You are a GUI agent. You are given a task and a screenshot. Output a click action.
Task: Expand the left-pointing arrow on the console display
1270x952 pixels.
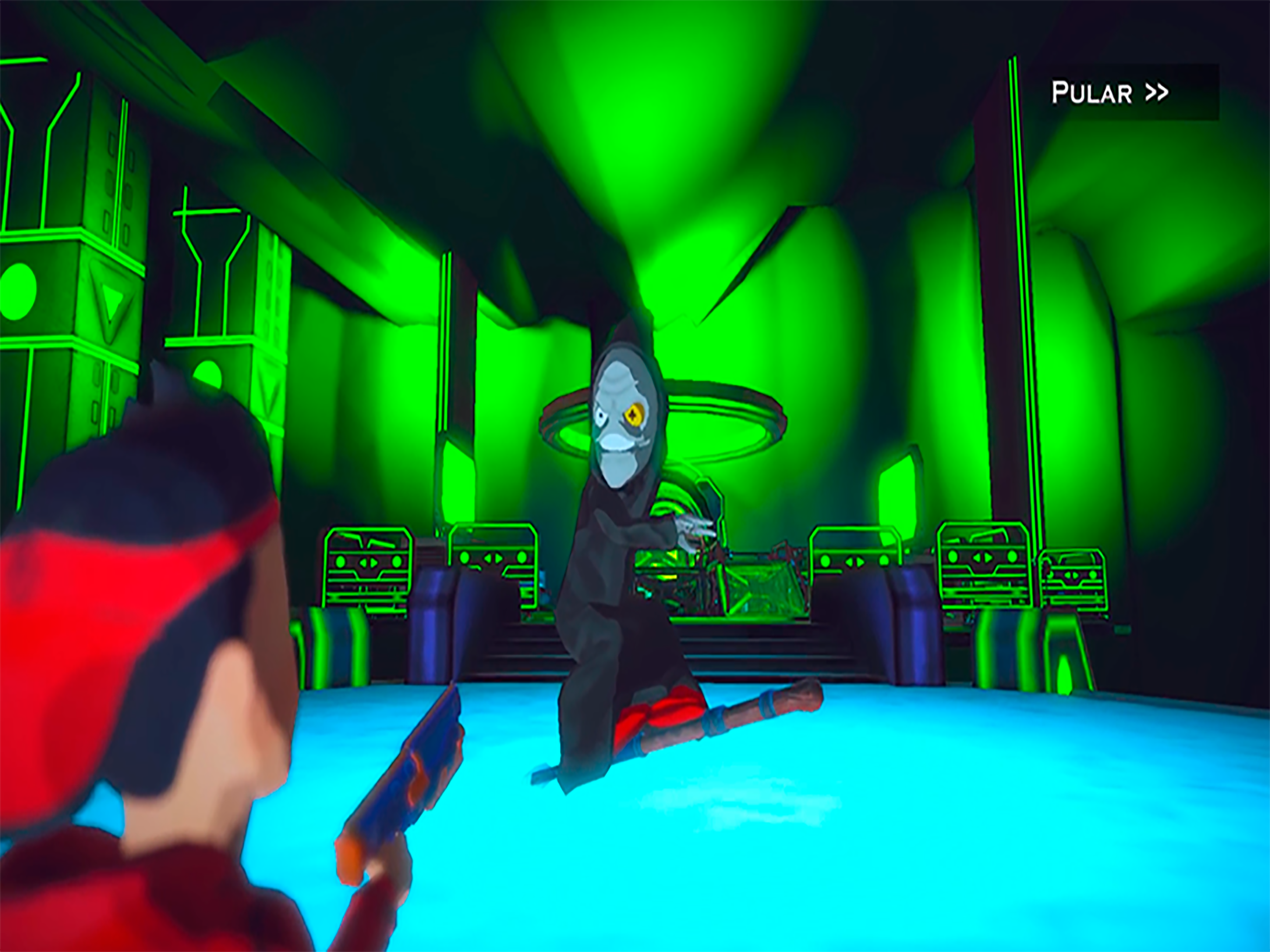pos(364,563)
